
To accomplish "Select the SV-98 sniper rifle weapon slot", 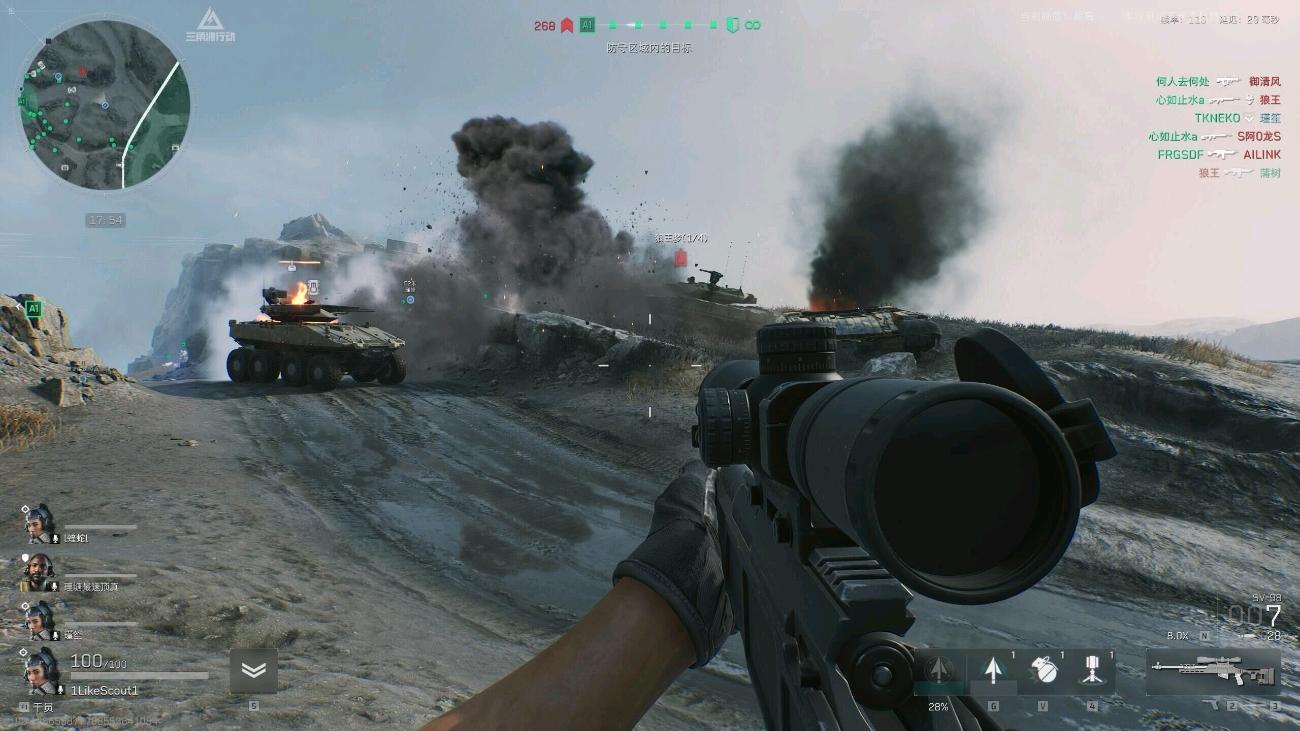I will pos(1212,671).
